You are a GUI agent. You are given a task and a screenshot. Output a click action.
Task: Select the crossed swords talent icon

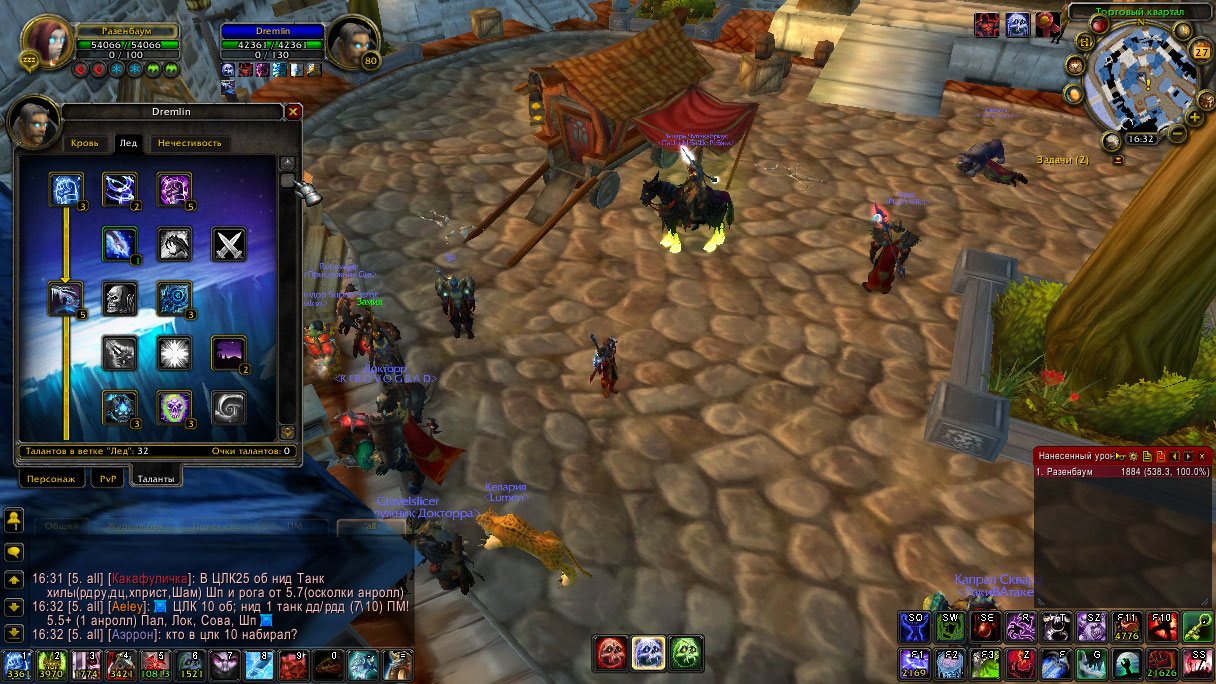coord(228,244)
